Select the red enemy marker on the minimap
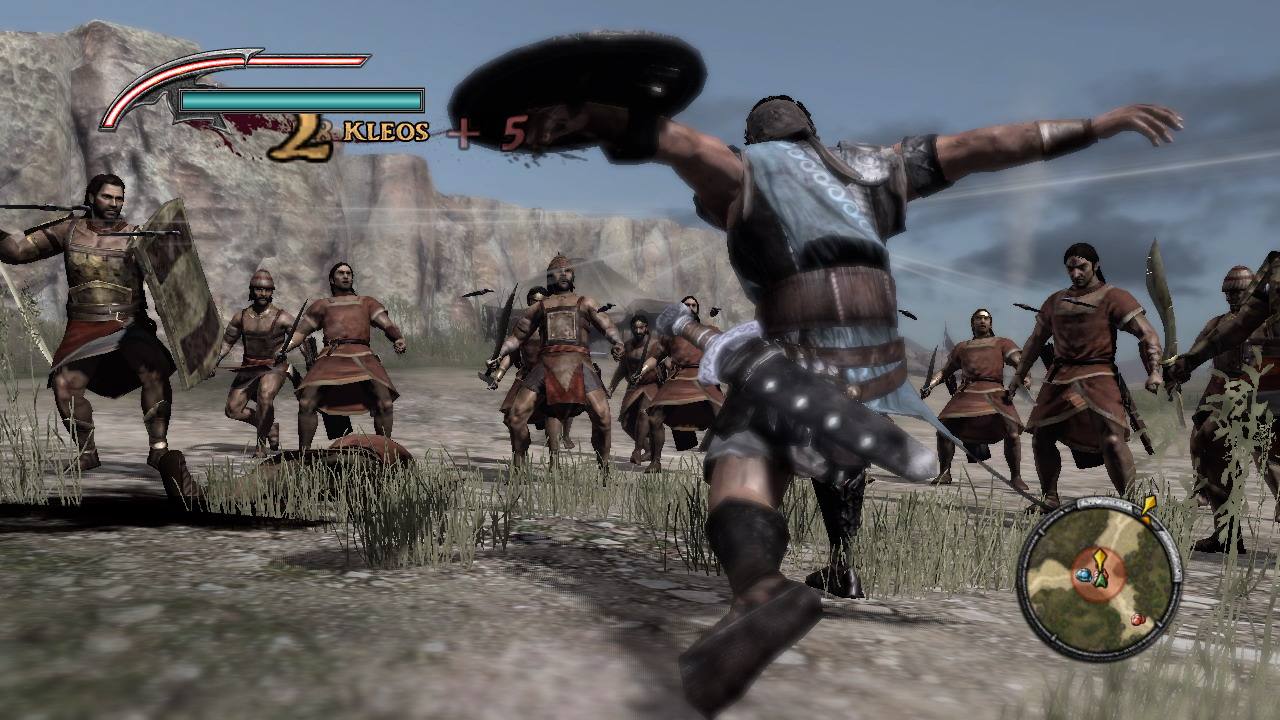 click(x=1137, y=619)
